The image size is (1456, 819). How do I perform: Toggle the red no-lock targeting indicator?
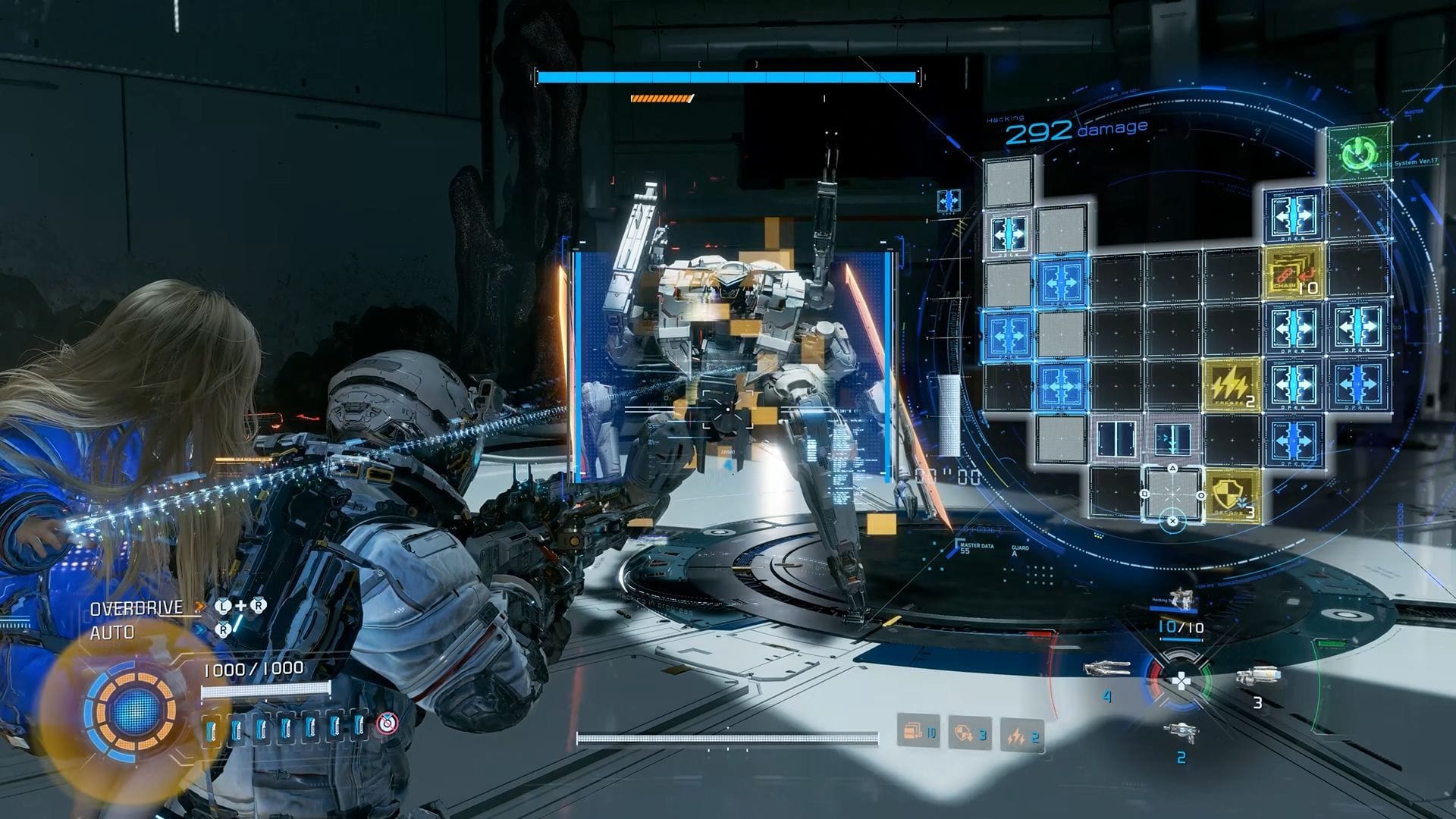pos(387,724)
